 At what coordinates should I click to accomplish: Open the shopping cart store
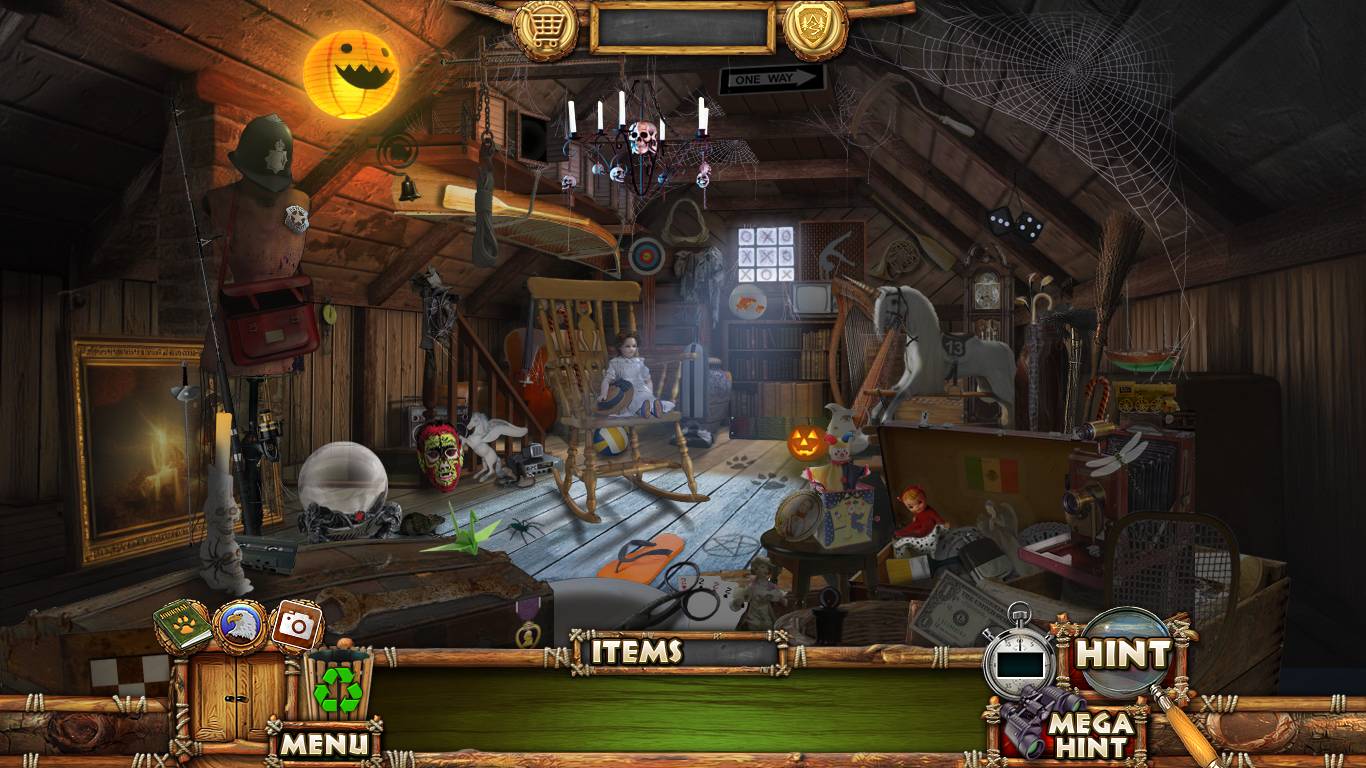click(x=546, y=29)
